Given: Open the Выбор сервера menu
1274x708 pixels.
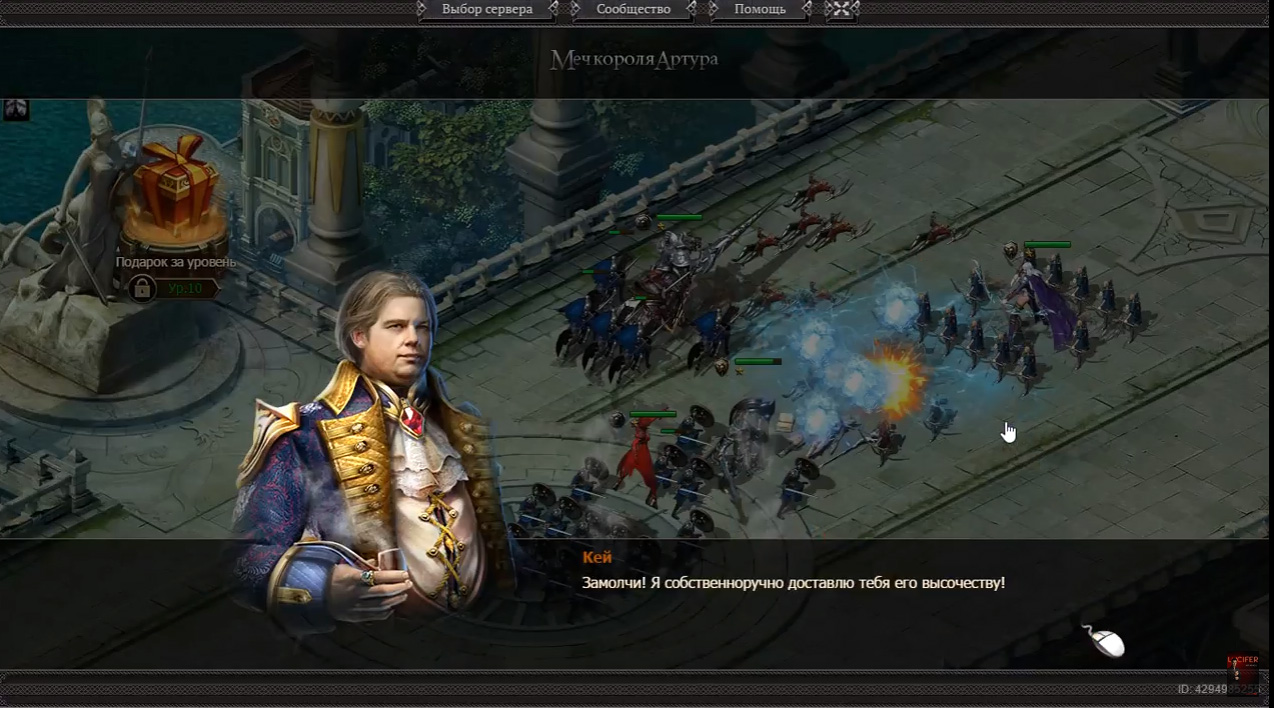Looking at the screenshot, I should (487, 10).
